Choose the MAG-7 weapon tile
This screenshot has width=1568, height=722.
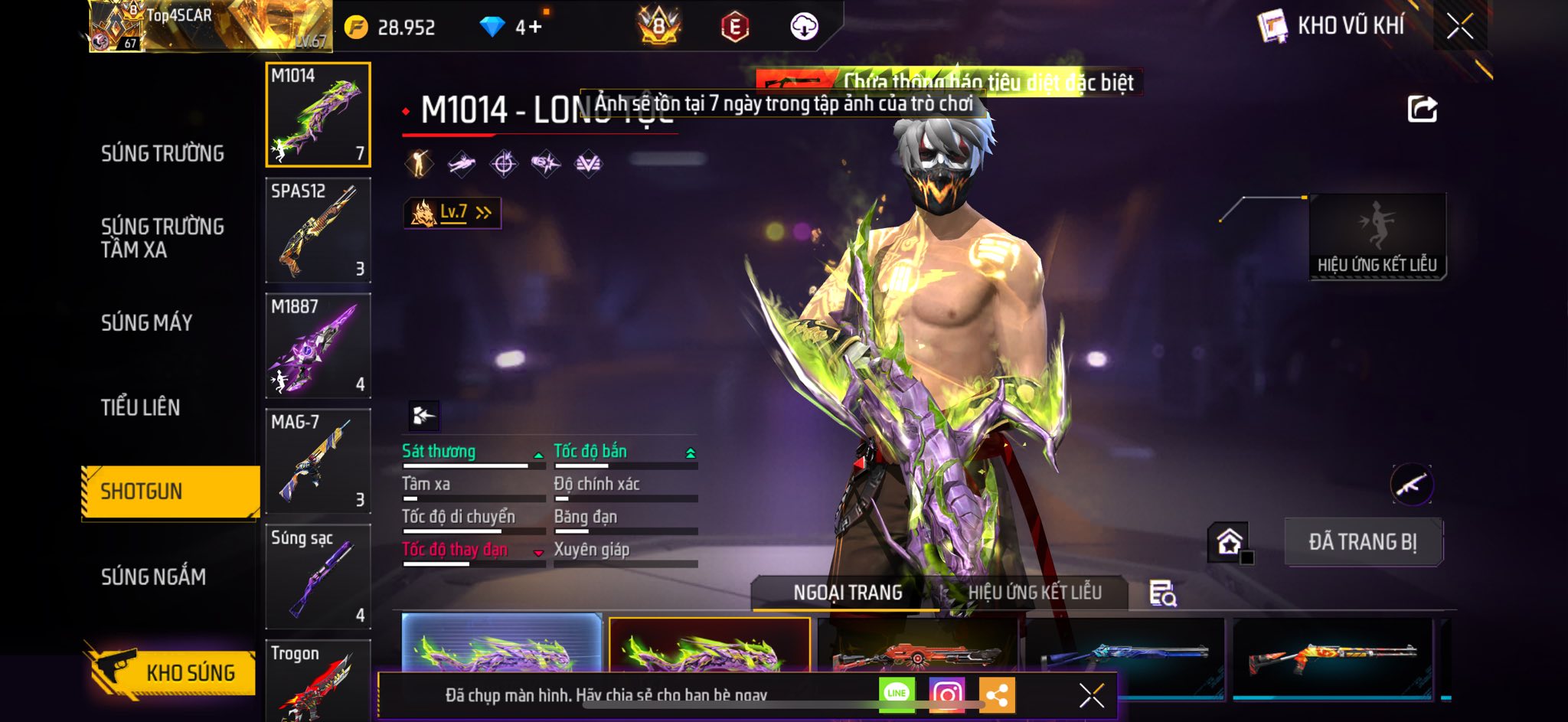318,461
